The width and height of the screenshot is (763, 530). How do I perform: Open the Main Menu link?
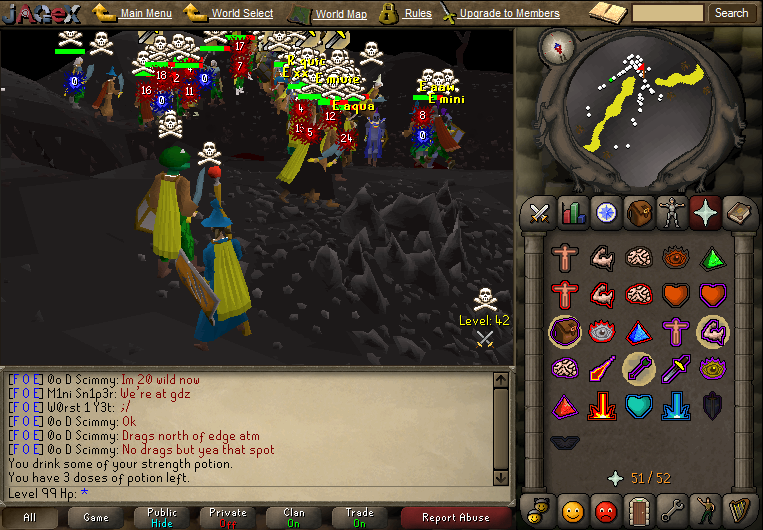pyautogui.click(x=145, y=14)
